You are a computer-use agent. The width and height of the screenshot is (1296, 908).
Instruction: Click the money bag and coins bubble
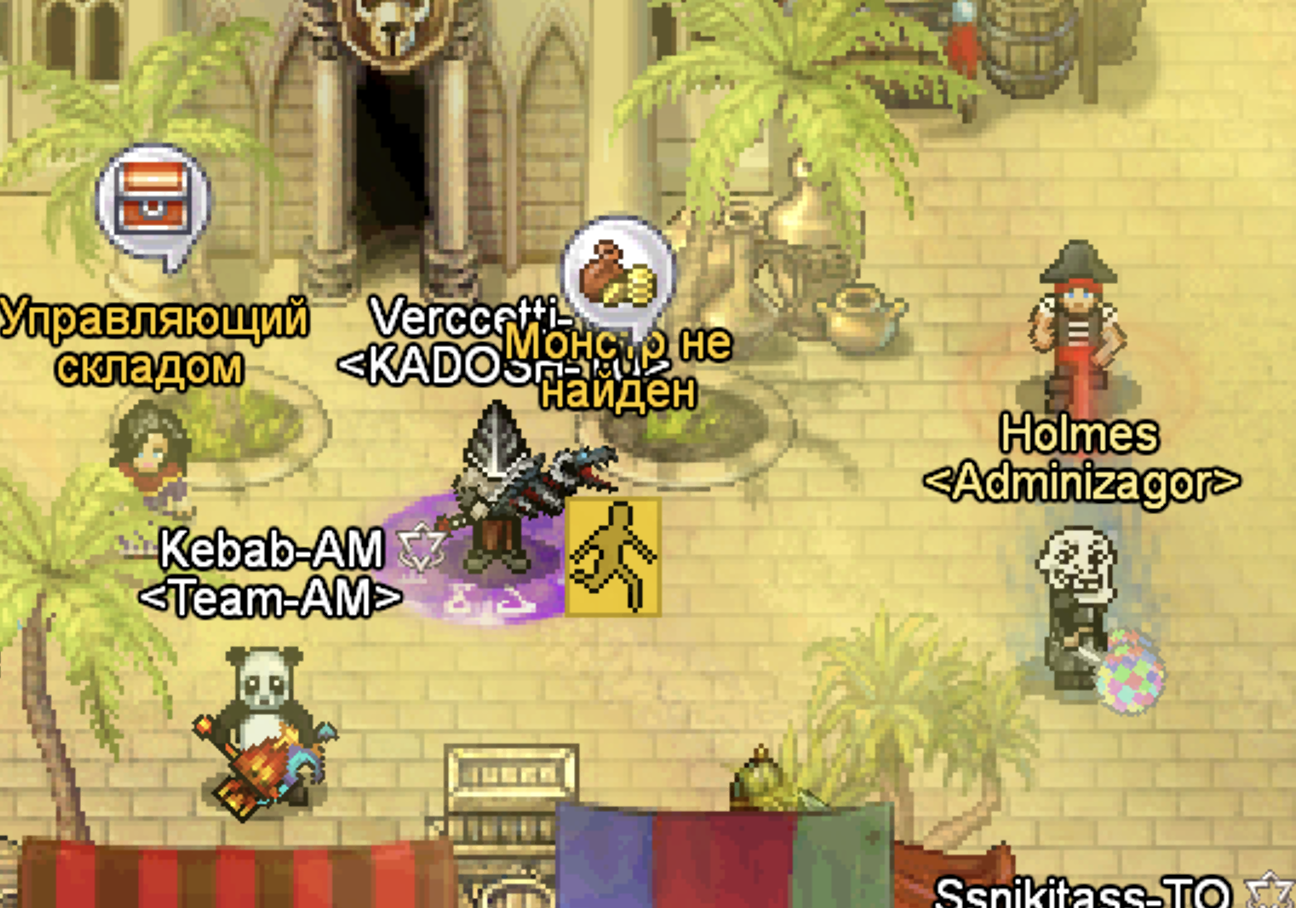coord(616,272)
